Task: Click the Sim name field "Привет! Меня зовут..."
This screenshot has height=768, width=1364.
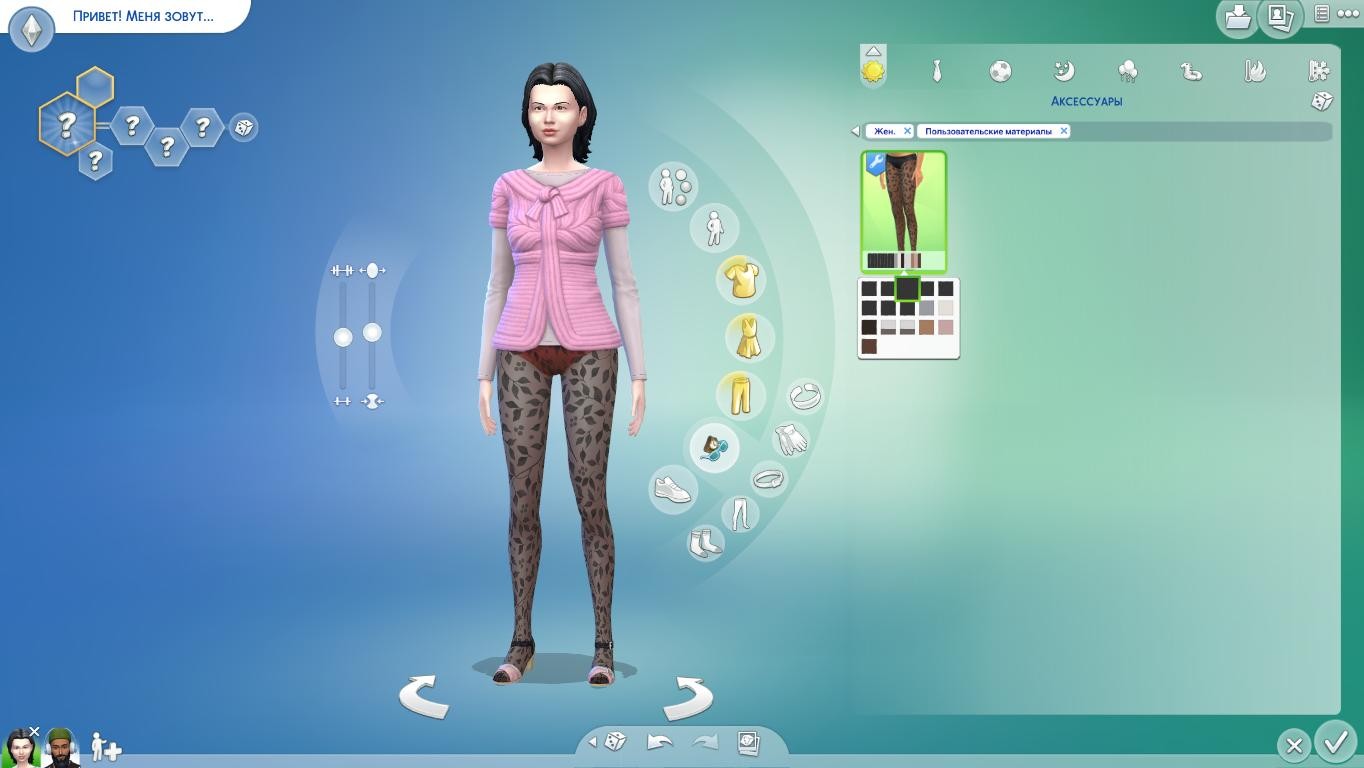Action: pos(143,16)
